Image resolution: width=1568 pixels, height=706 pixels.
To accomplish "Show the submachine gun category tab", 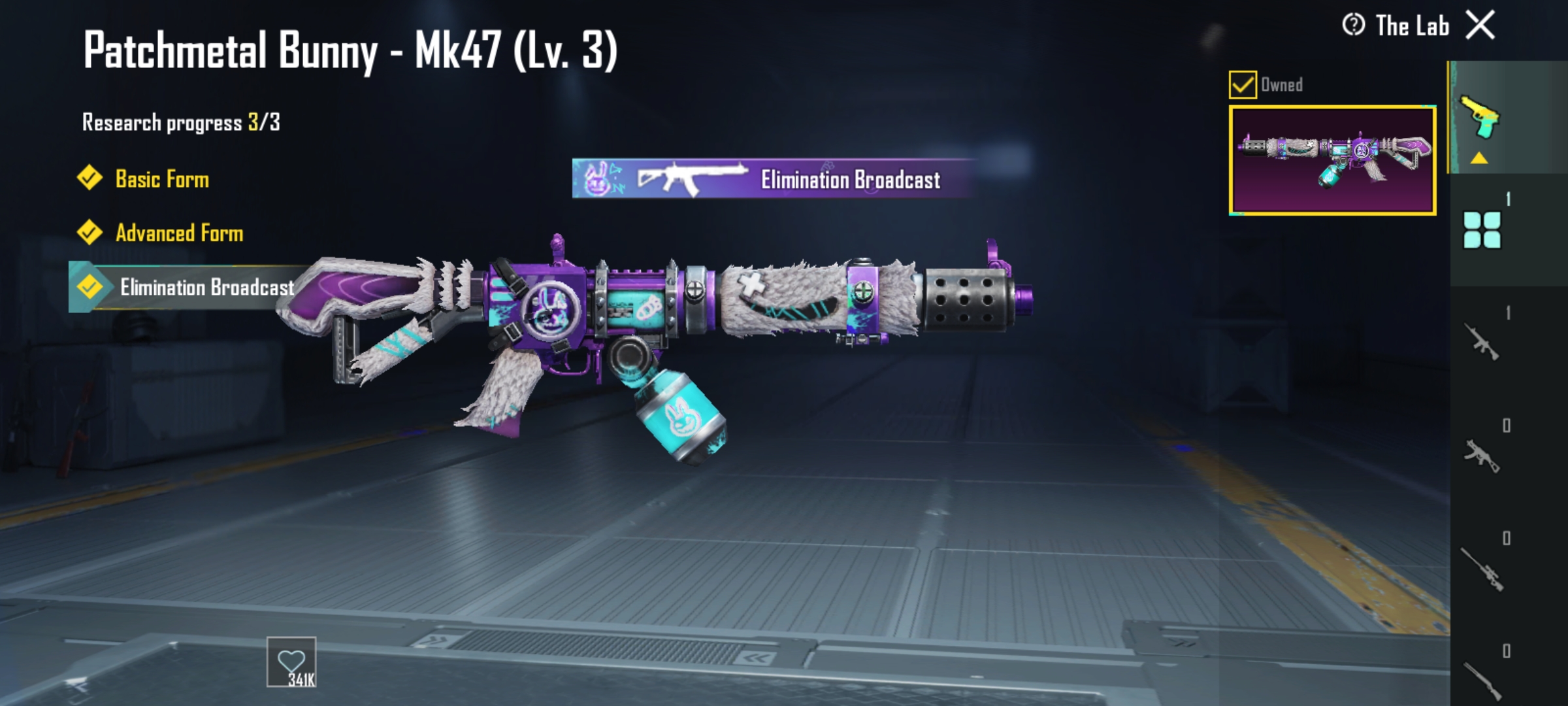I will click(x=1481, y=455).
